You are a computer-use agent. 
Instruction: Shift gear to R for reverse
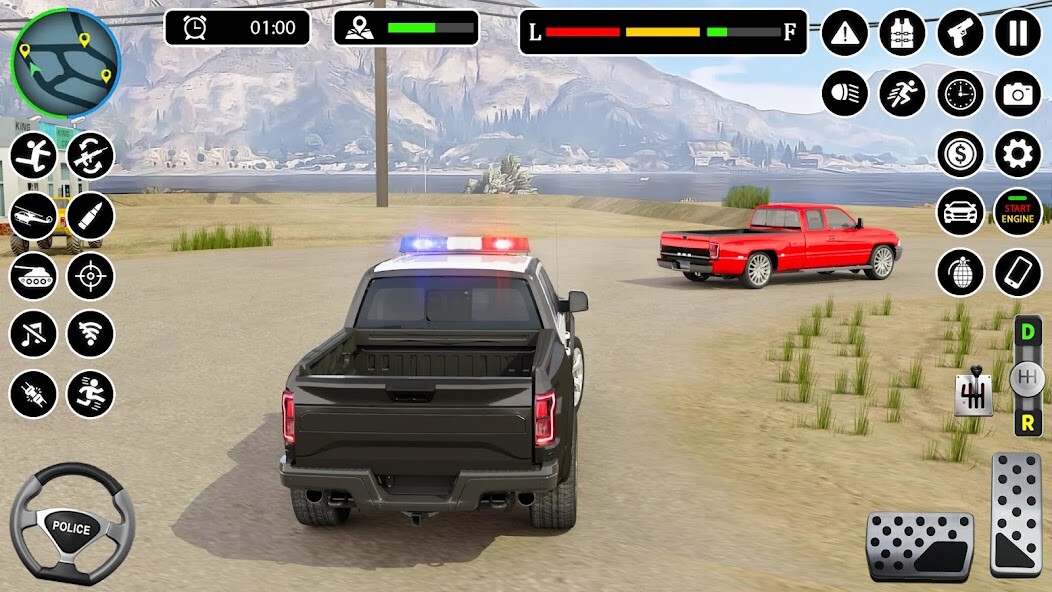(x=1027, y=422)
